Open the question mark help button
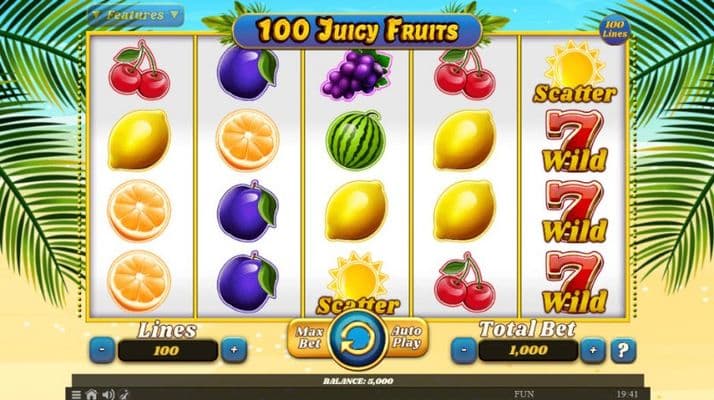Screen dimensions: 714x400 (x=624, y=351)
